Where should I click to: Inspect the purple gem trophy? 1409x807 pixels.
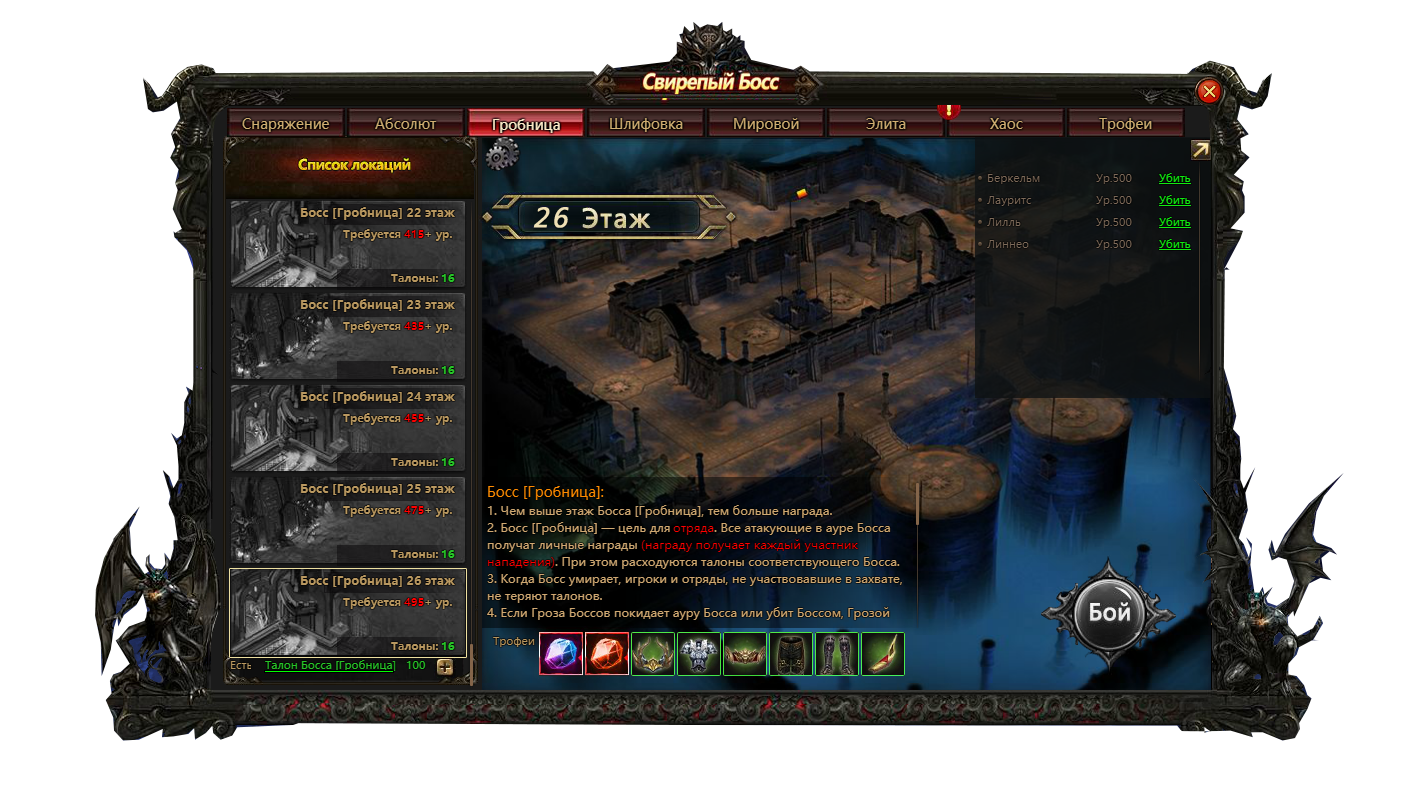point(561,654)
